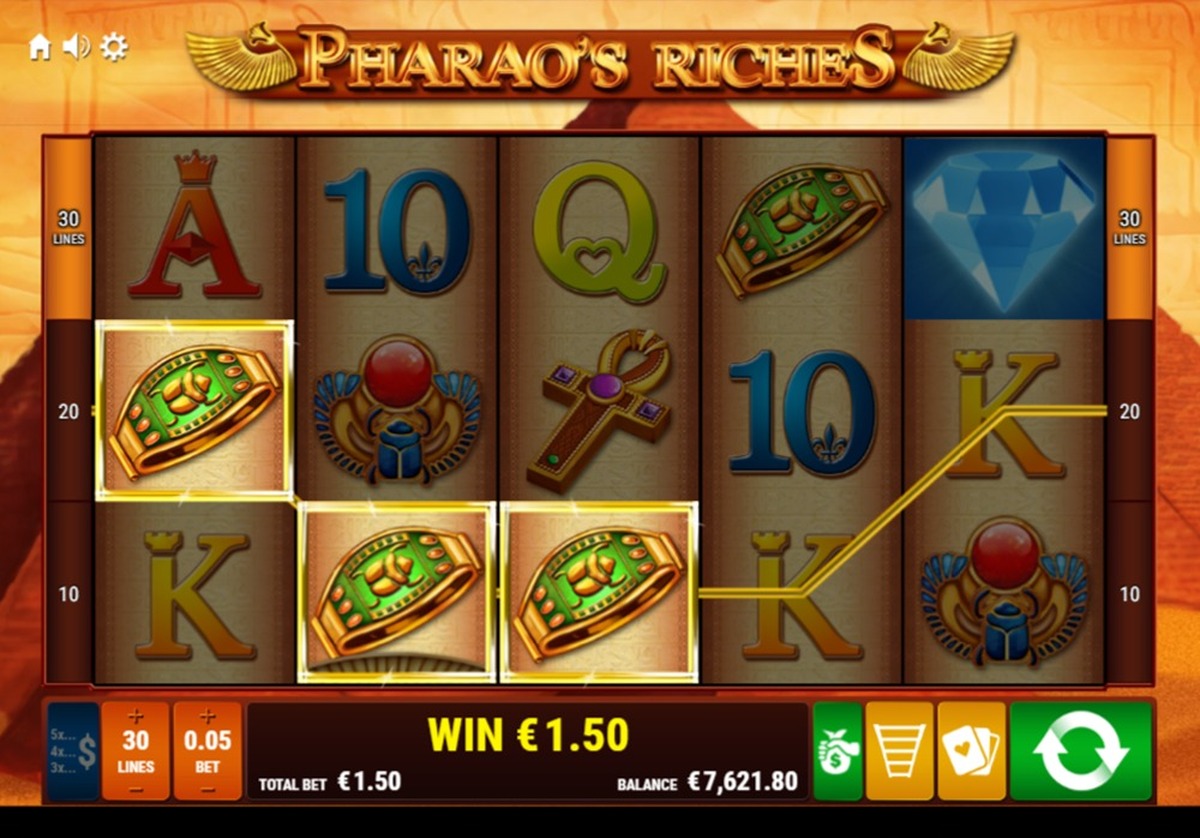1200x838 pixels.
Task: Open the paytable with the dollar icon
Action: (73, 751)
